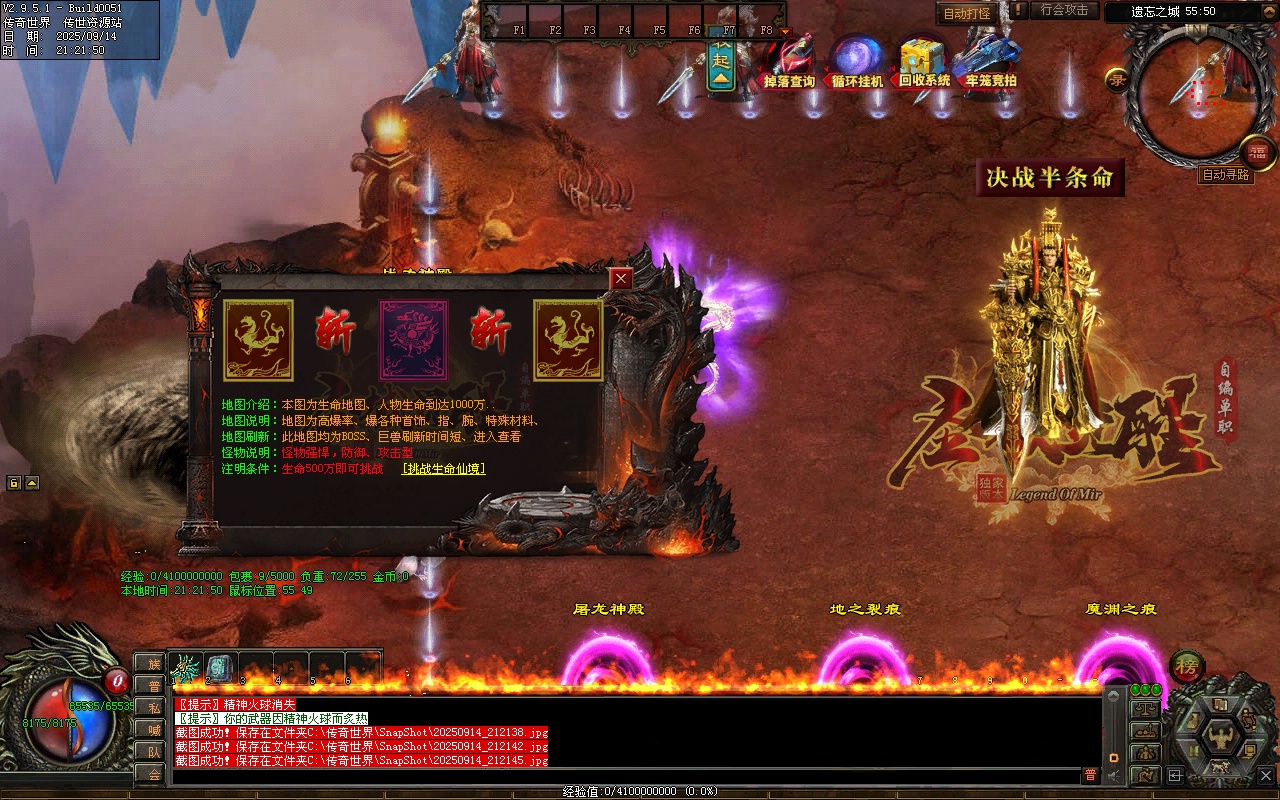This screenshot has width=1280, height=800.
Task: Toggle the 自动打怪 auto-fight button
Action: (x=967, y=13)
